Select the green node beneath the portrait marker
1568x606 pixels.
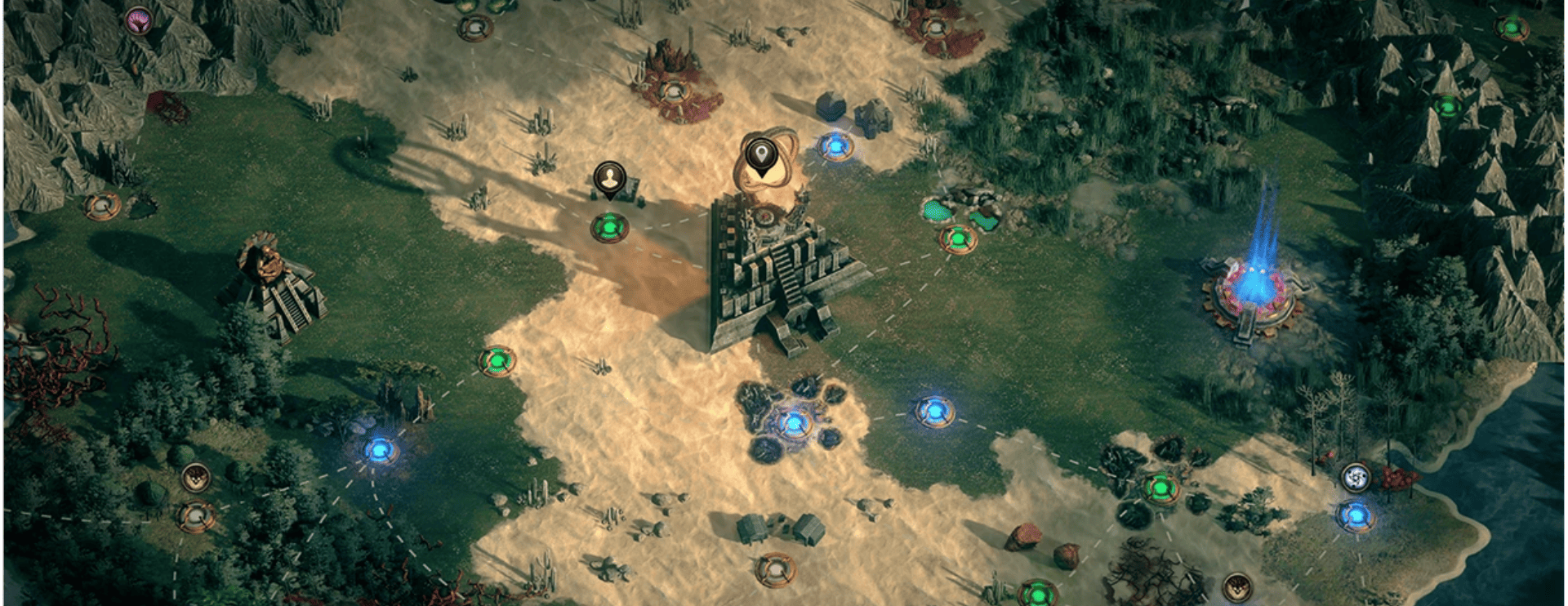(609, 226)
